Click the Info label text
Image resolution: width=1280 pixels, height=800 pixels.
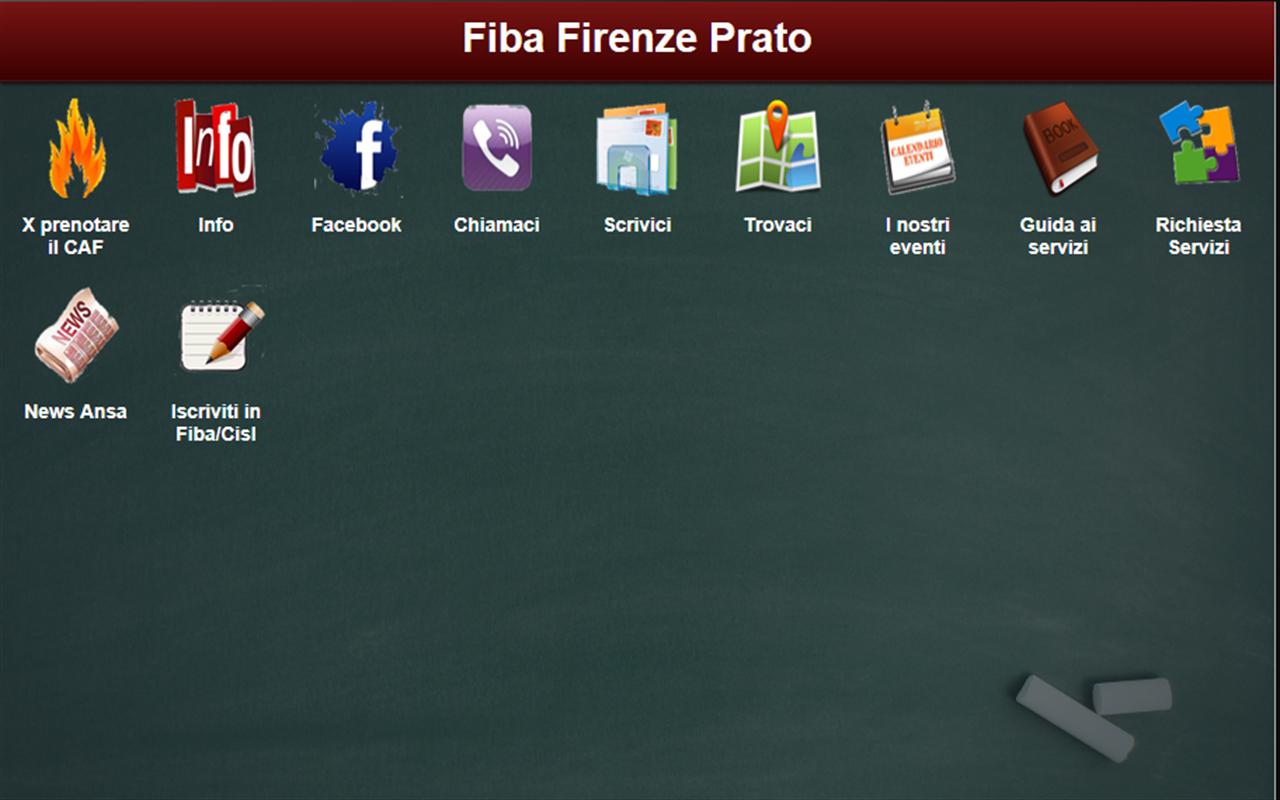pyautogui.click(x=216, y=225)
